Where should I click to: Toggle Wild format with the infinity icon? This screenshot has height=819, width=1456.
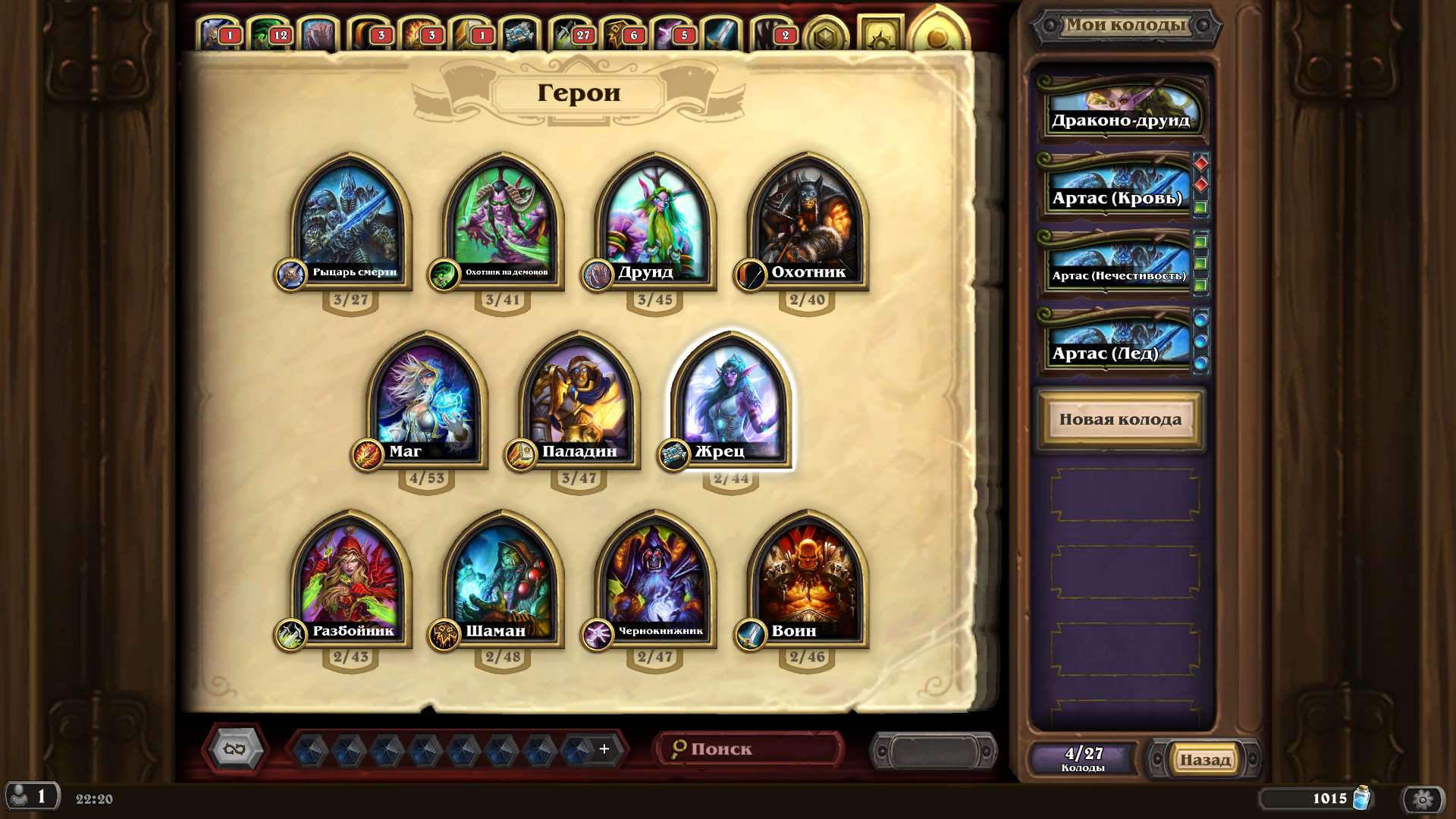(235, 751)
